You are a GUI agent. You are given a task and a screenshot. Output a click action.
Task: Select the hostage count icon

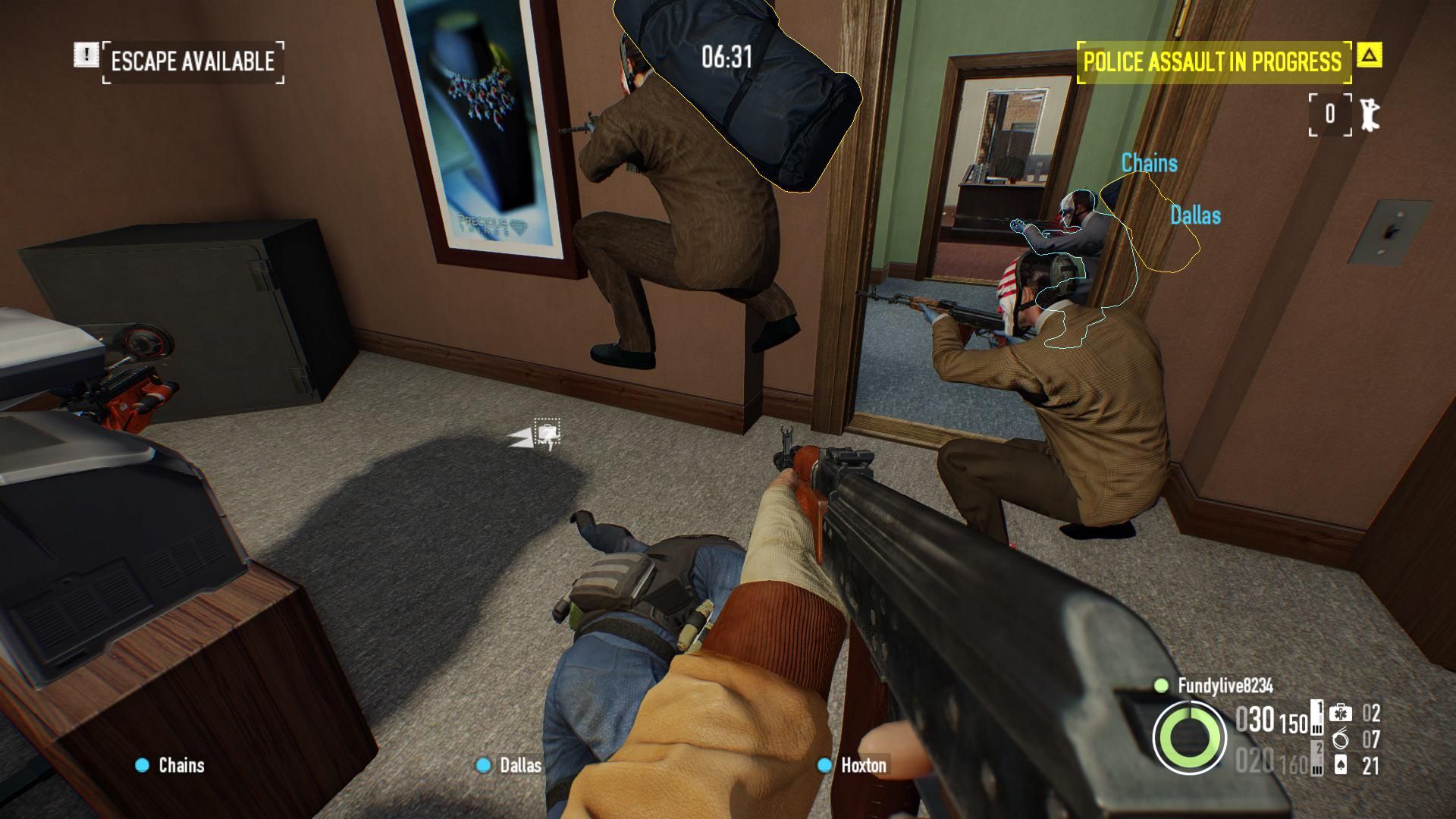[1370, 114]
